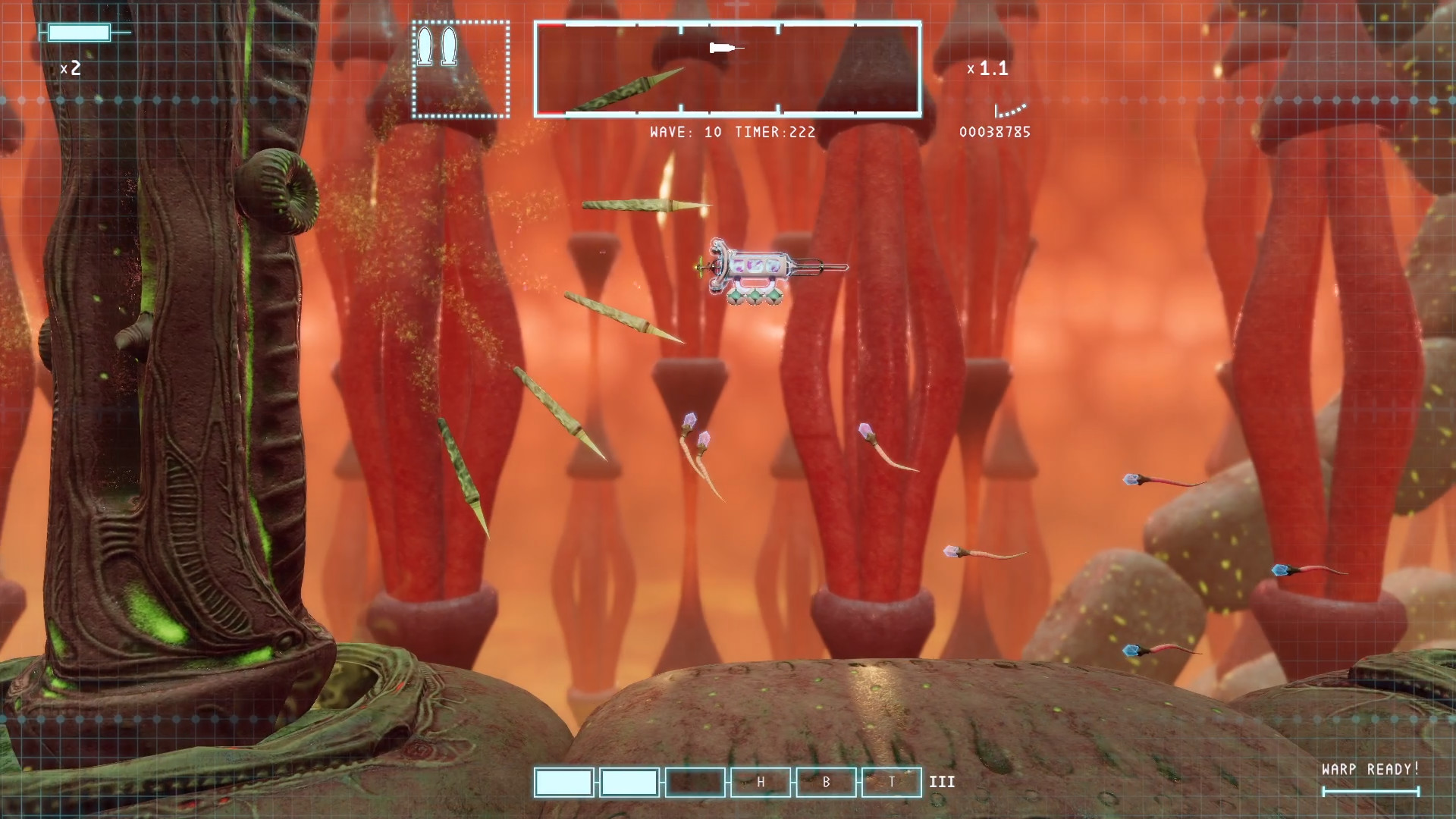This screenshot has width=1456, height=819.
Task: Toggle the first filled loadout slot
Action: 563,782
